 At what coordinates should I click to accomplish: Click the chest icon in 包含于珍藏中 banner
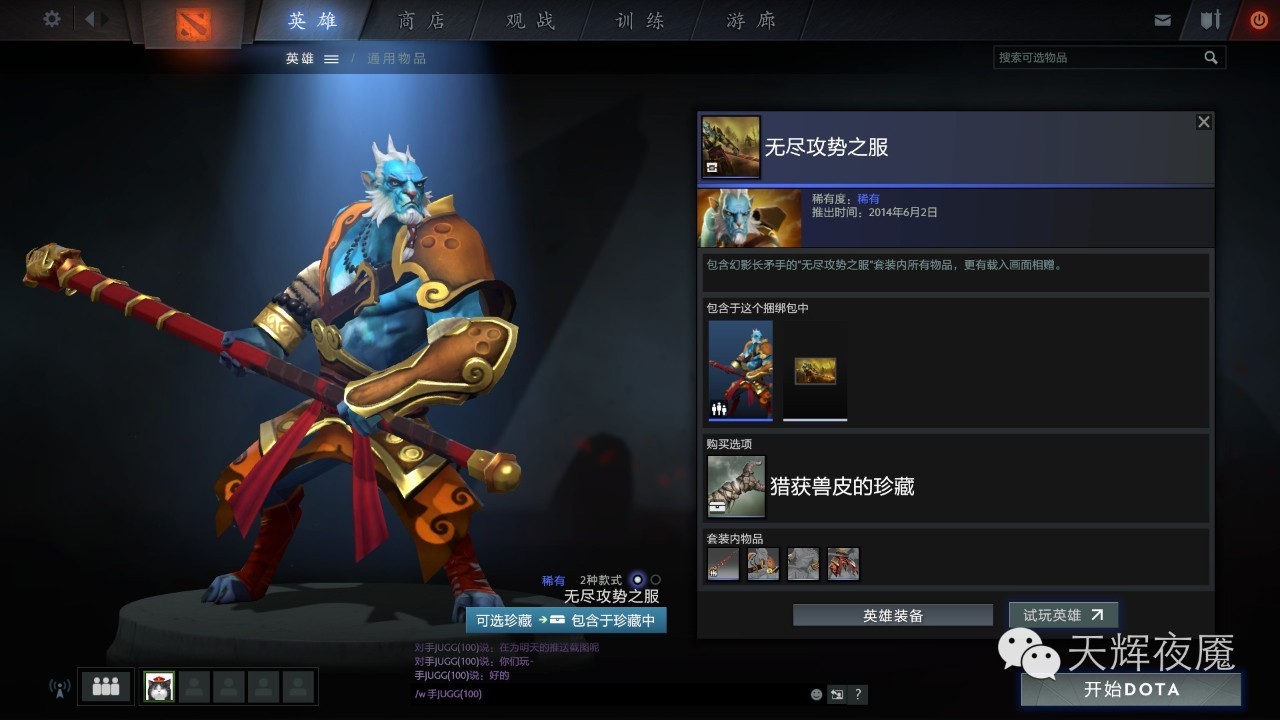[559, 620]
